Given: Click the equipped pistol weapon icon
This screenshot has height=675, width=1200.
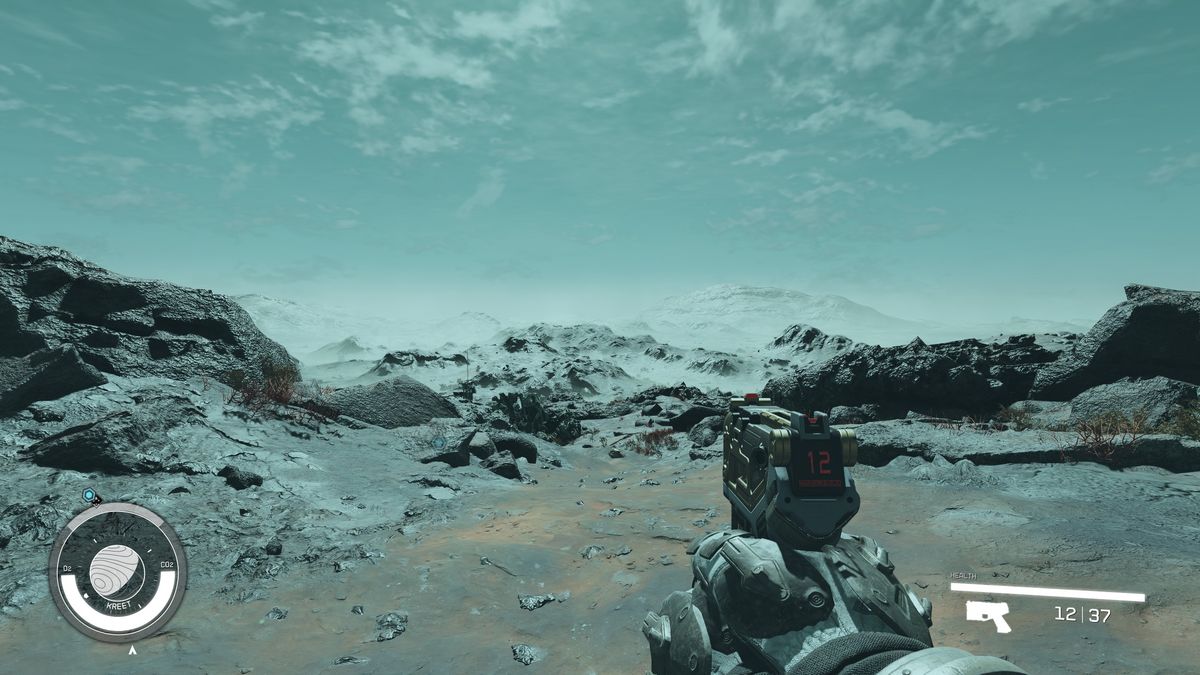Looking at the screenshot, I should [988, 615].
